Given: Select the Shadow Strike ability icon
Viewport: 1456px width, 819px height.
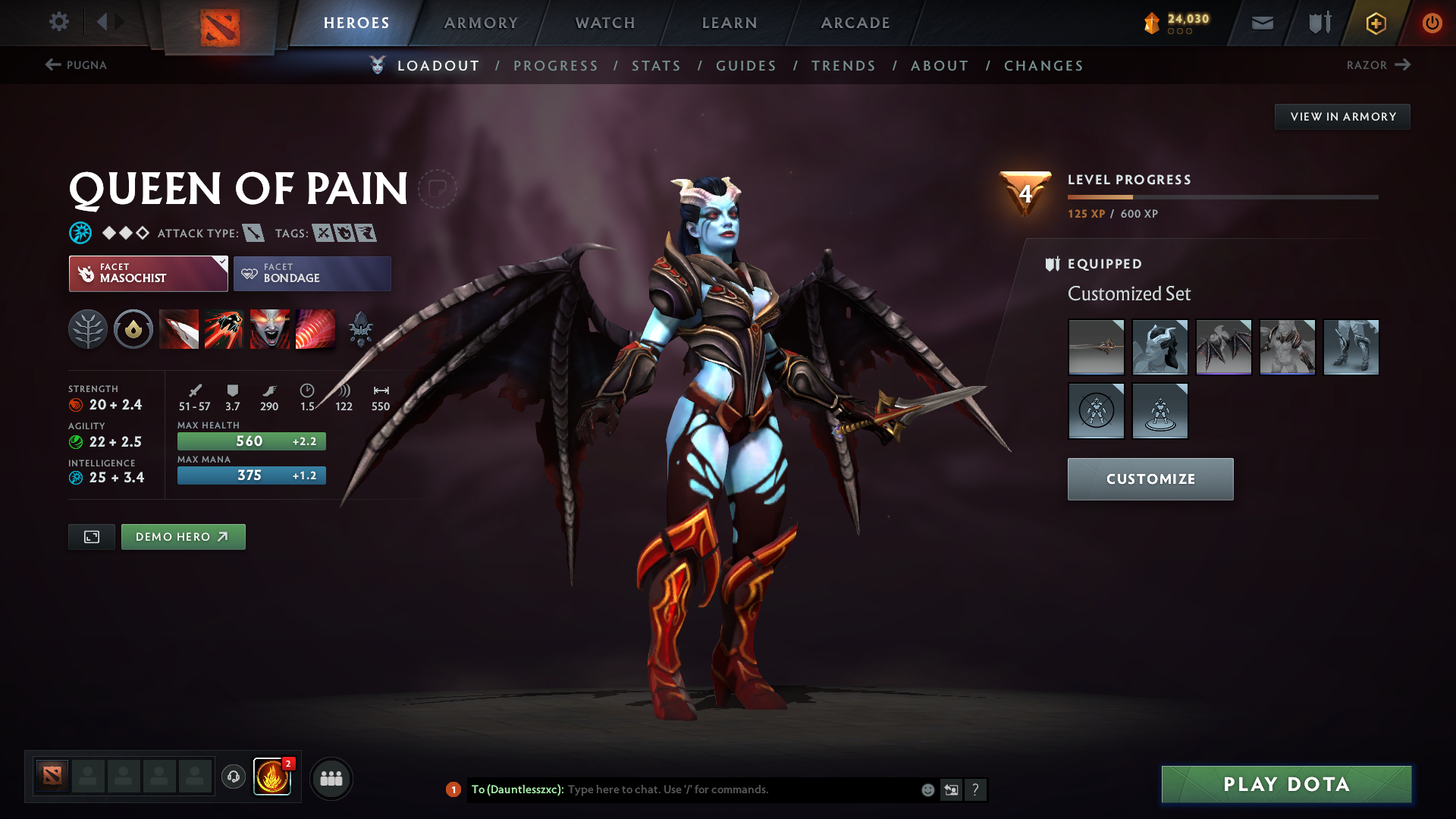Looking at the screenshot, I should pos(178,330).
